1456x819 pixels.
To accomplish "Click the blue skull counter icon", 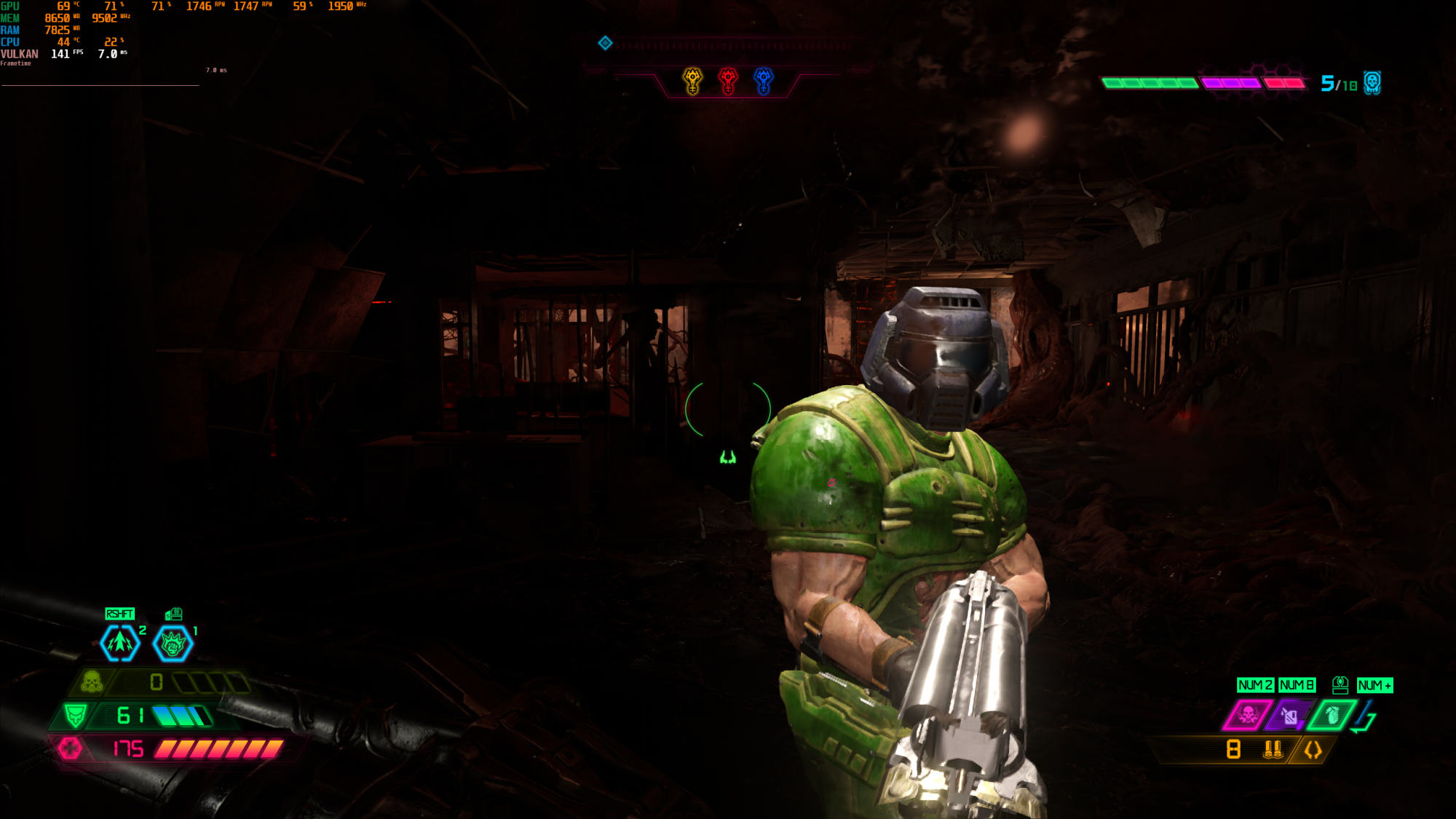I will (x=1372, y=83).
